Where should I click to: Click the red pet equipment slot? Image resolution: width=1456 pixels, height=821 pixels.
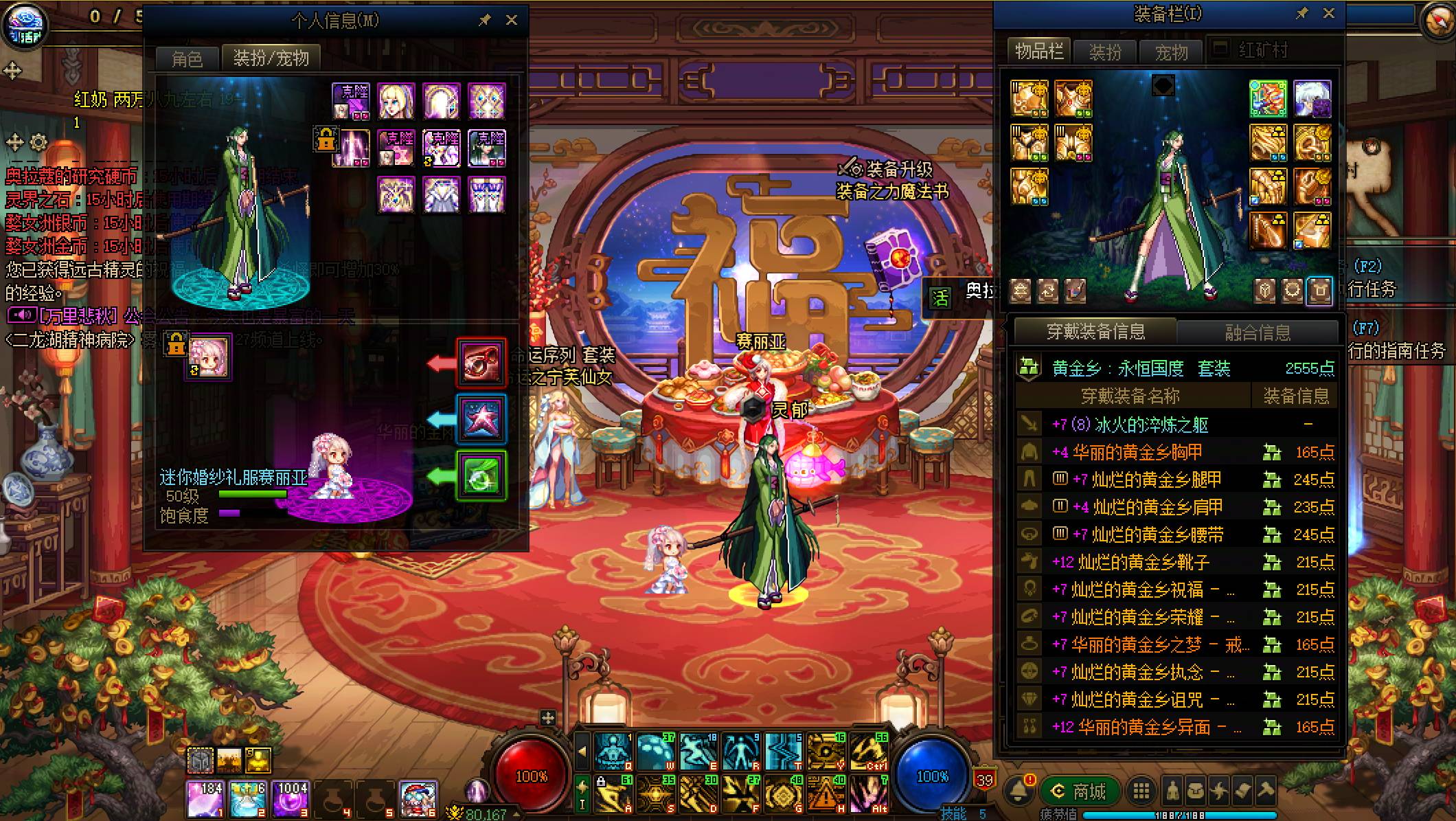(481, 362)
